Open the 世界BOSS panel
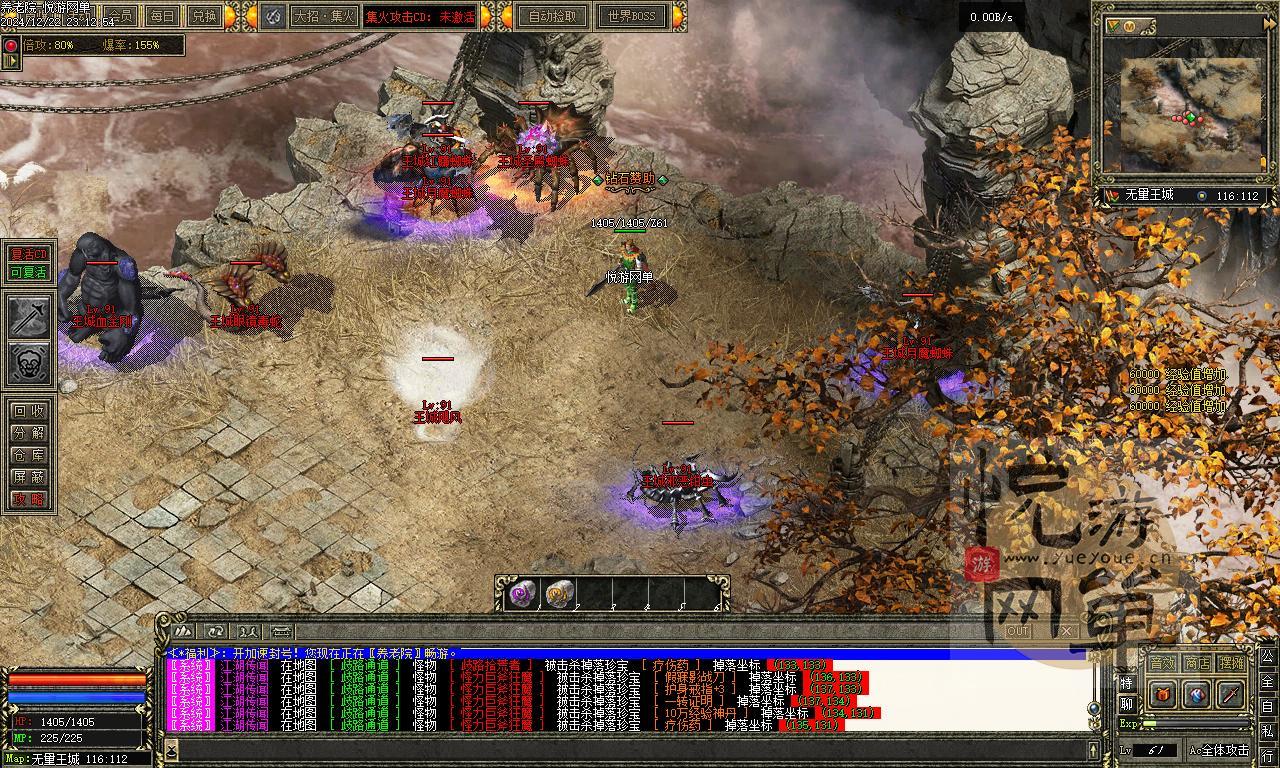Screen dimensions: 1280x768 632,16
